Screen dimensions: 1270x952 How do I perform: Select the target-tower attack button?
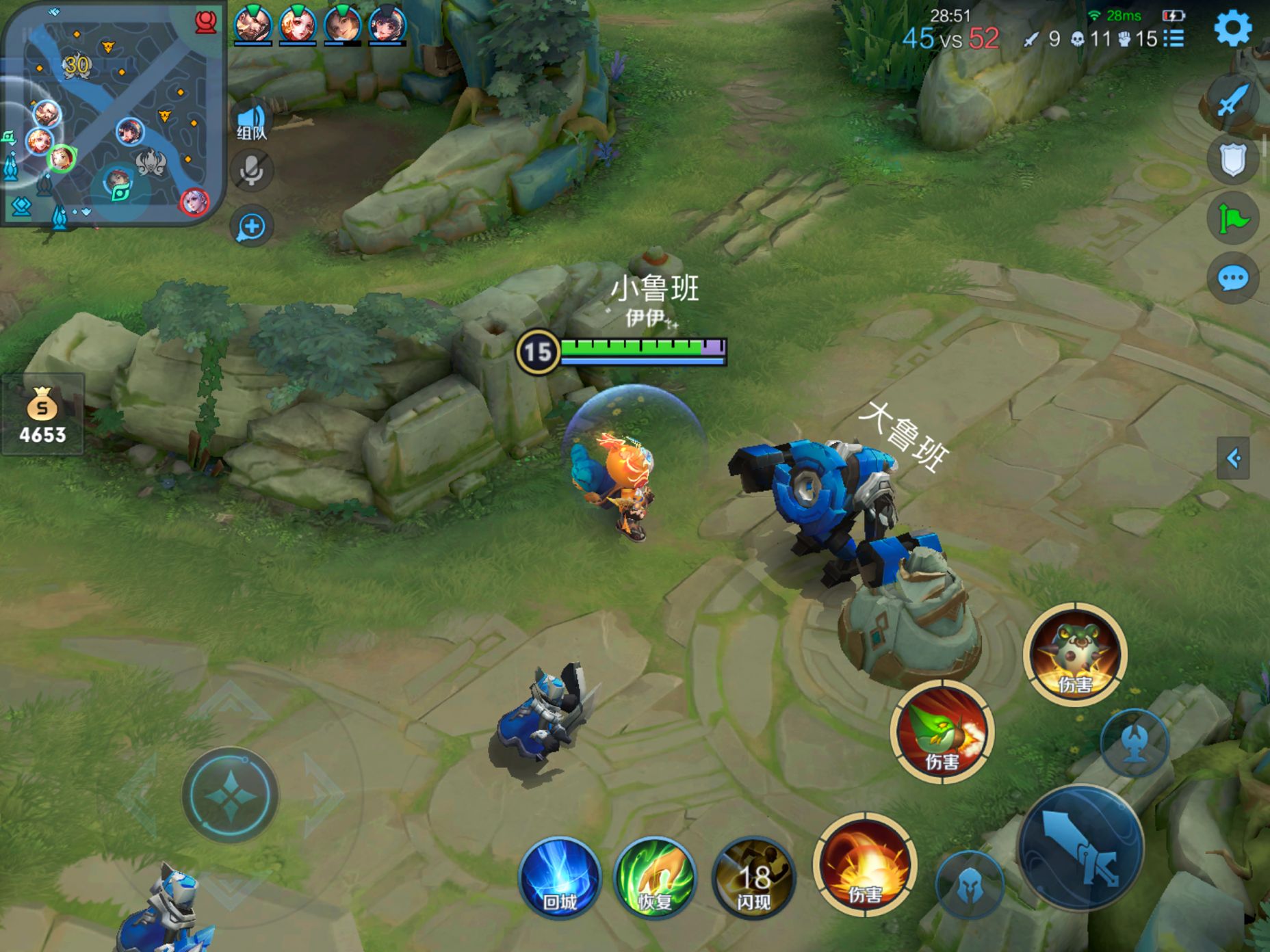click(1135, 742)
